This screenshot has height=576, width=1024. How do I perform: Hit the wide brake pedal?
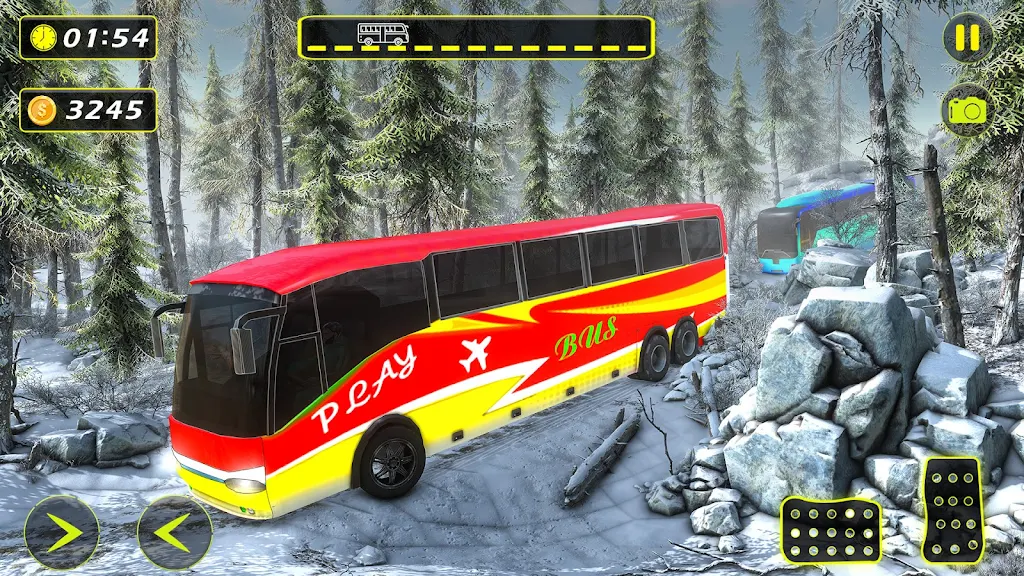(x=831, y=530)
